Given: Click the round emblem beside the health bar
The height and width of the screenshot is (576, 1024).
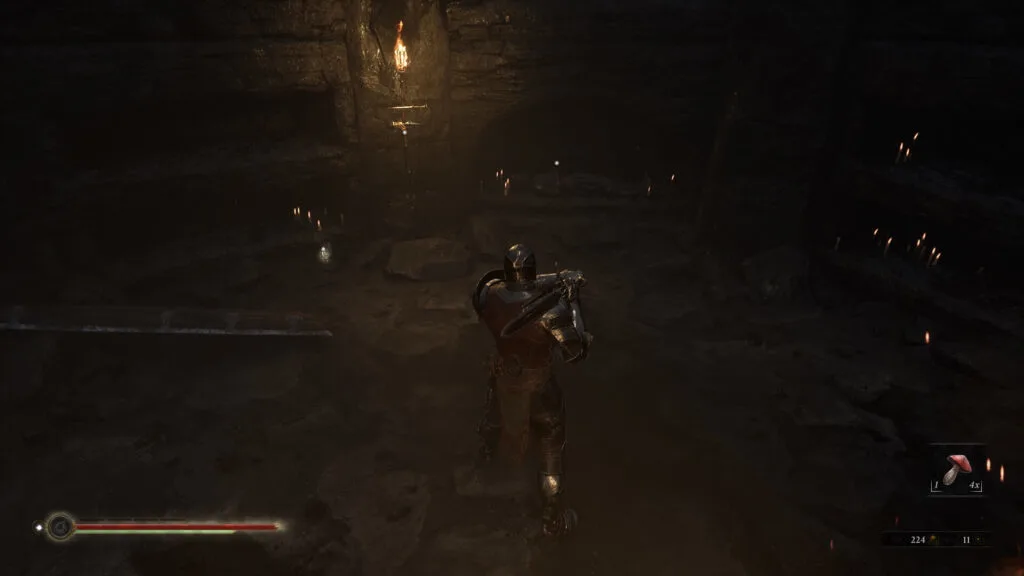Looking at the screenshot, I should (61, 526).
